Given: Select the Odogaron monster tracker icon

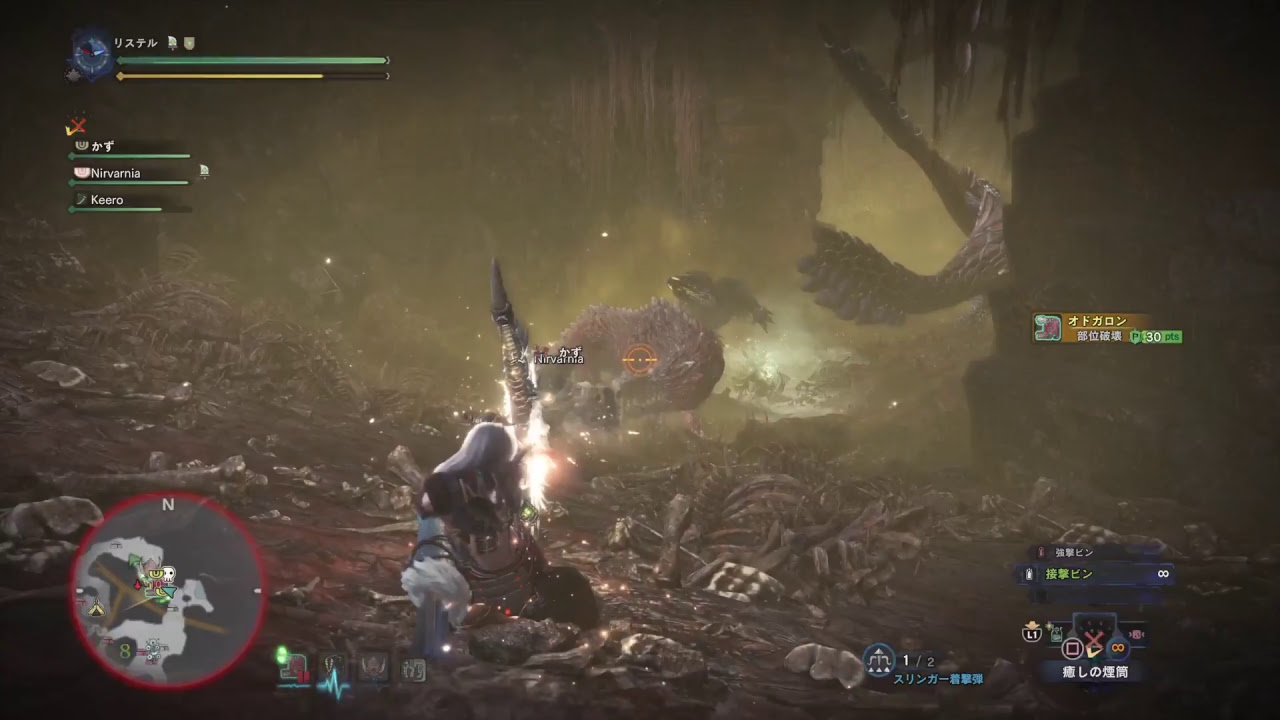Looking at the screenshot, I should (293, 664).
